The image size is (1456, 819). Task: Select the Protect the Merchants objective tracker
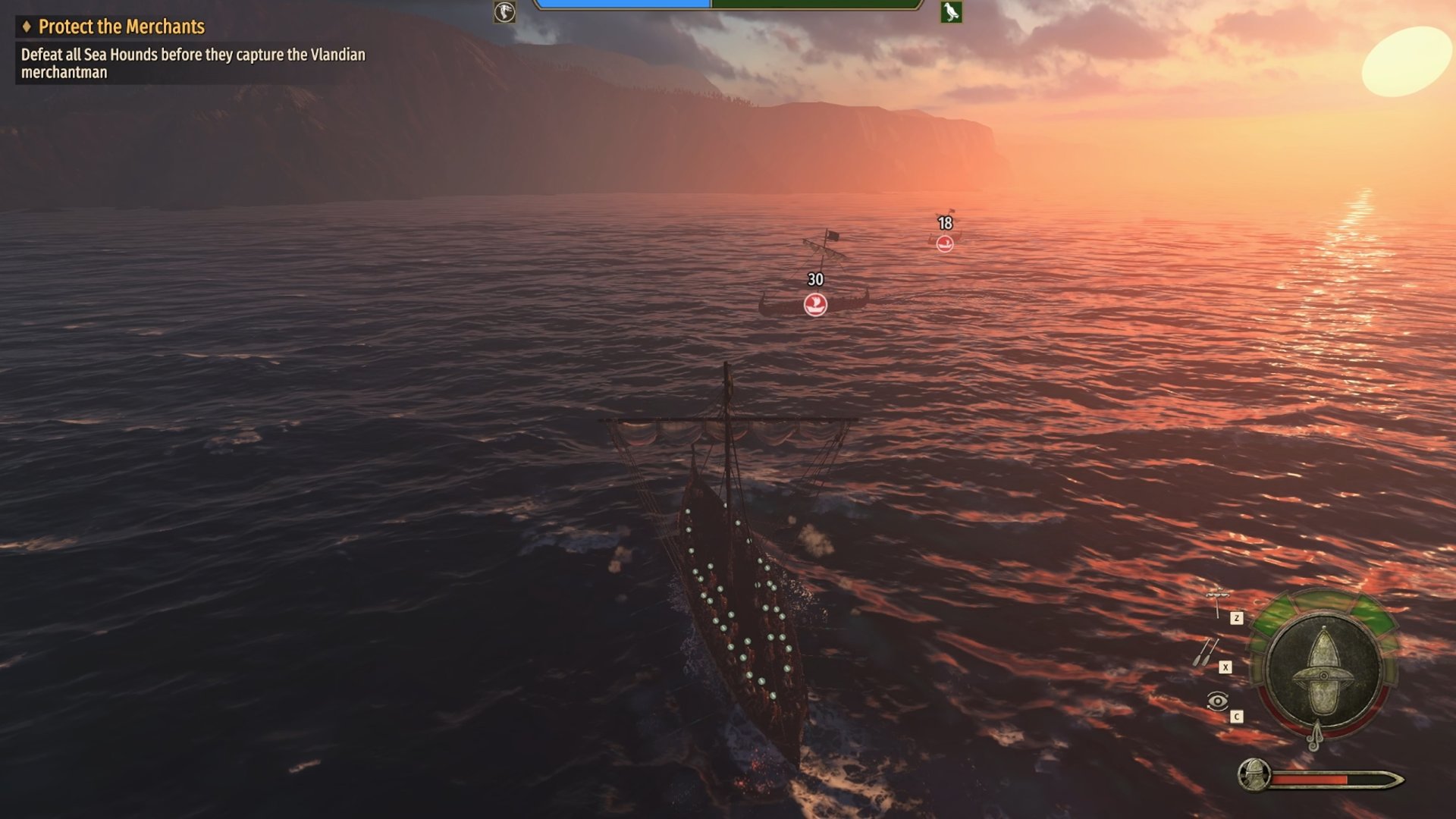pyautogui.click(x=121, y=27)
